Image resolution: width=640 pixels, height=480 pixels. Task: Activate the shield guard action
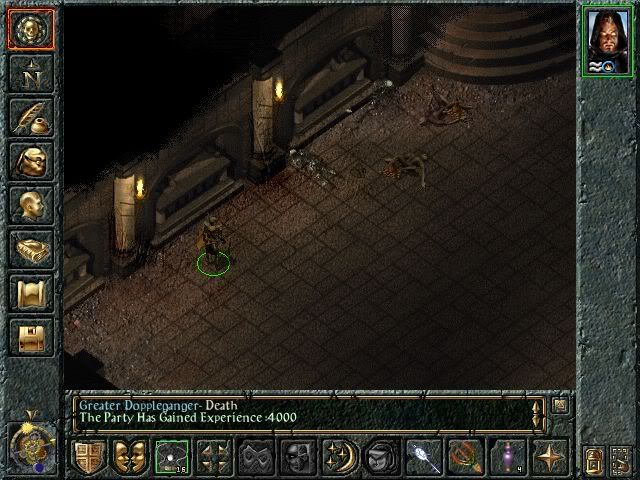click(x=88, y=456)
